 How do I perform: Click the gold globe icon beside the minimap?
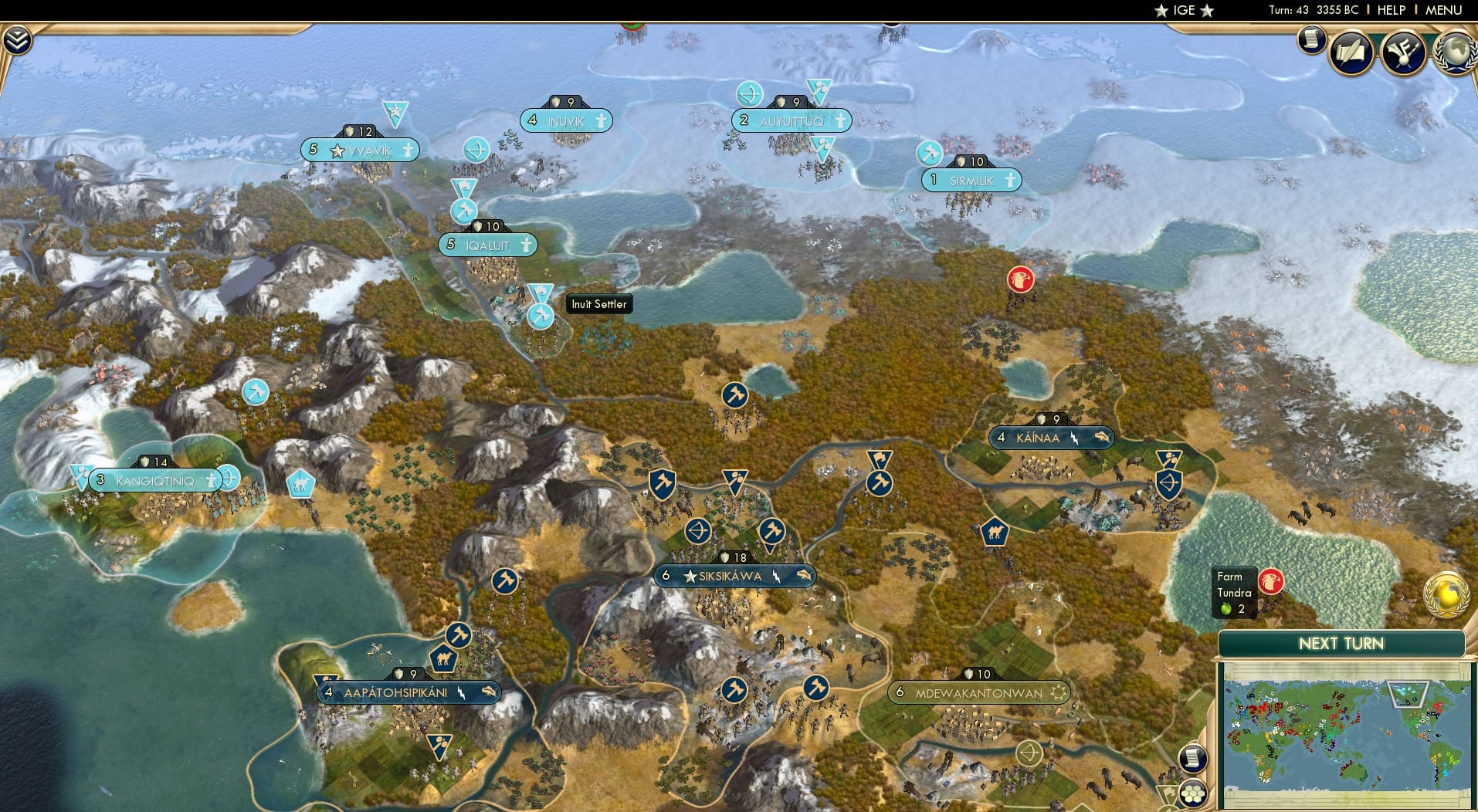tap(1446, 595)
